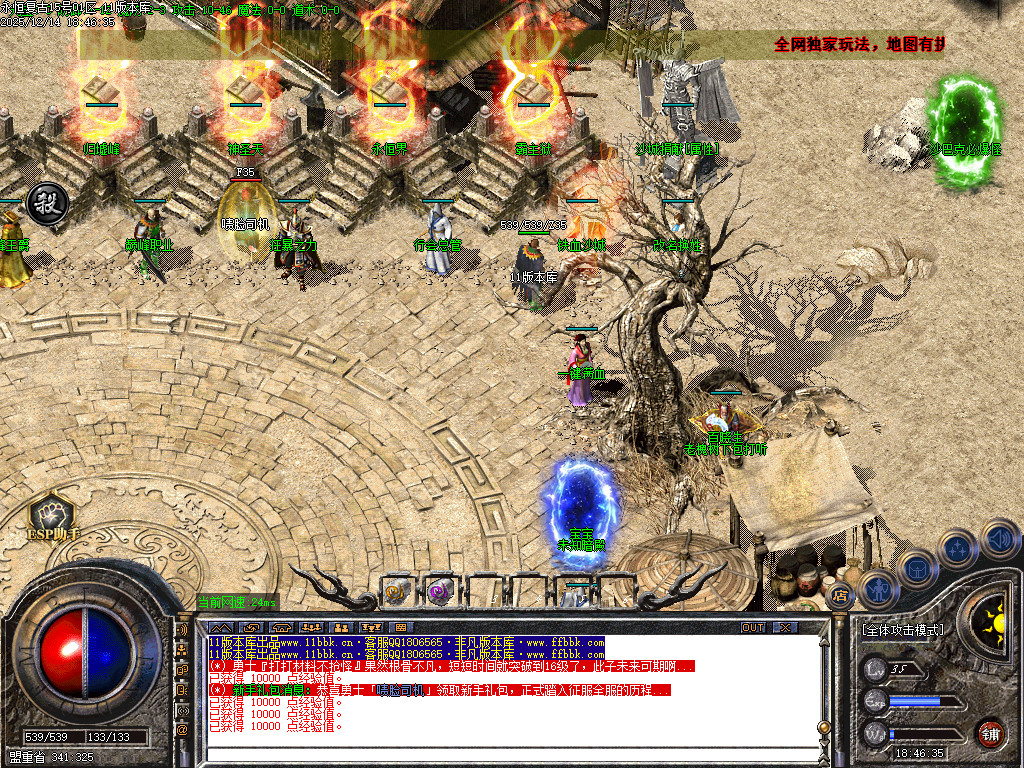The image size is (1024, 768).
Task: Close chat panel with the X button
Action: [786, 627]
